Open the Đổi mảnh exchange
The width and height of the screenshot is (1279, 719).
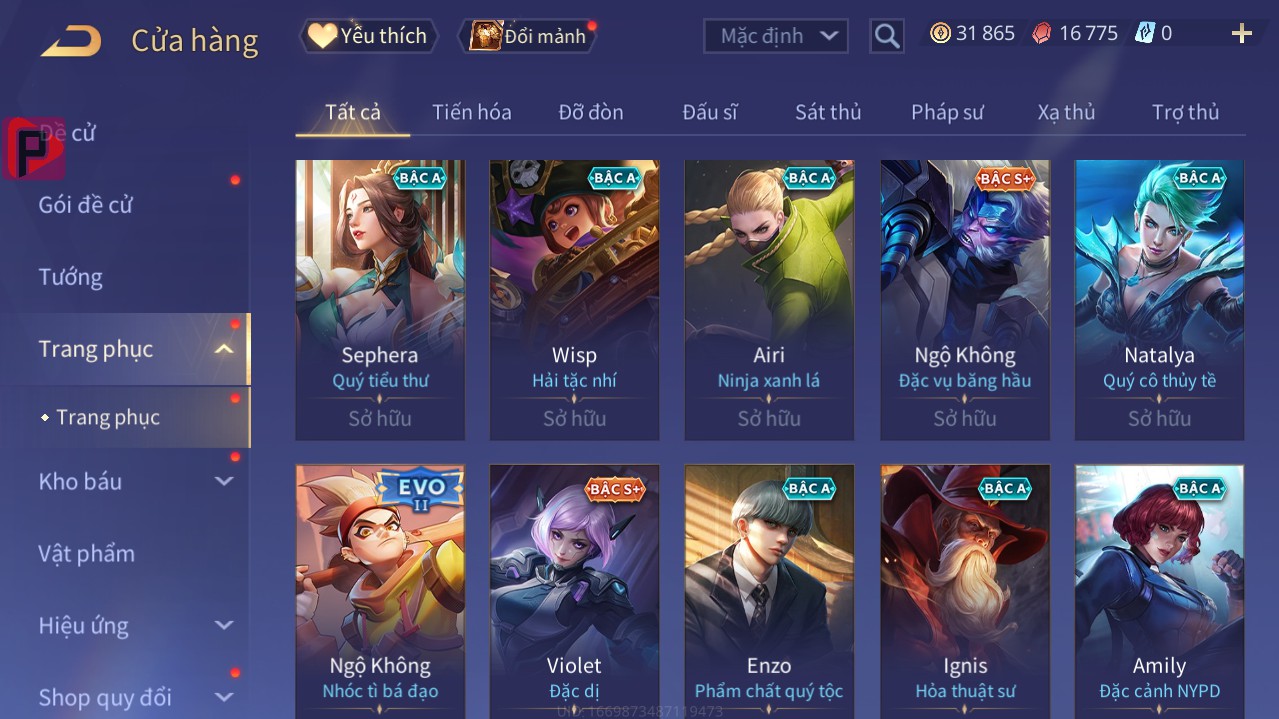[x=528, y=36]
